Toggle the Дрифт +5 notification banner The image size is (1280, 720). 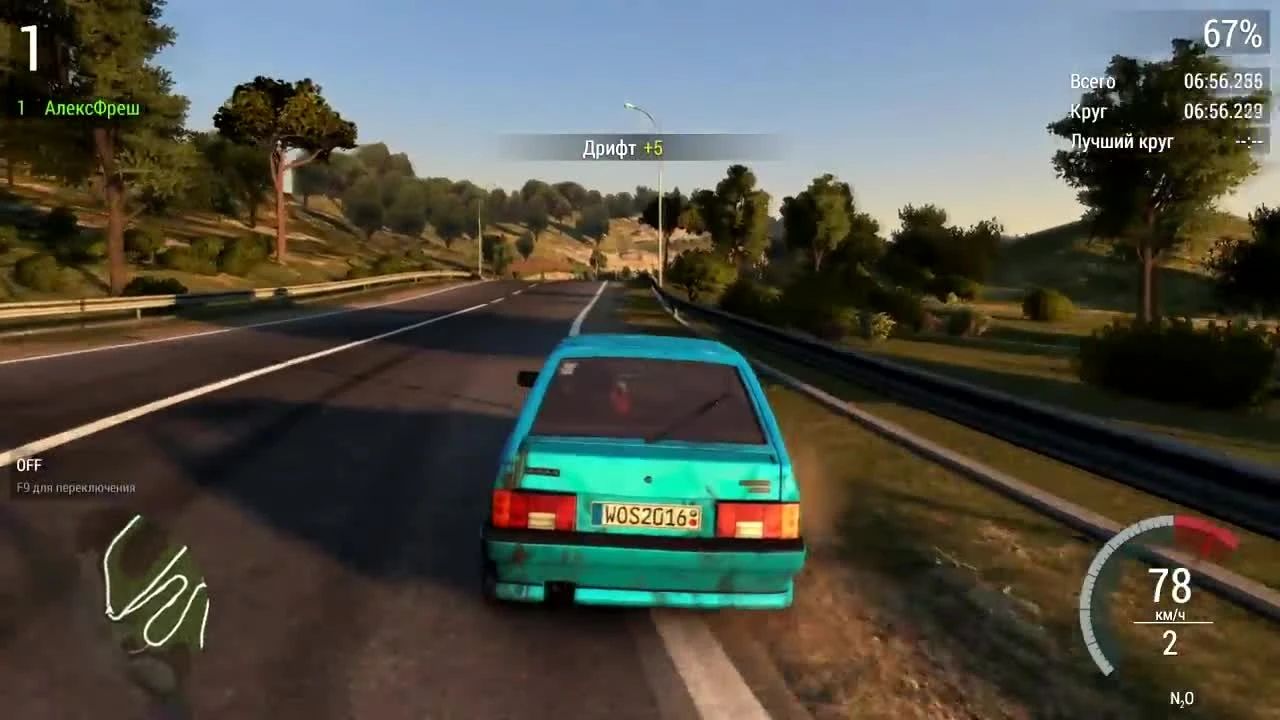pos(624,147)
